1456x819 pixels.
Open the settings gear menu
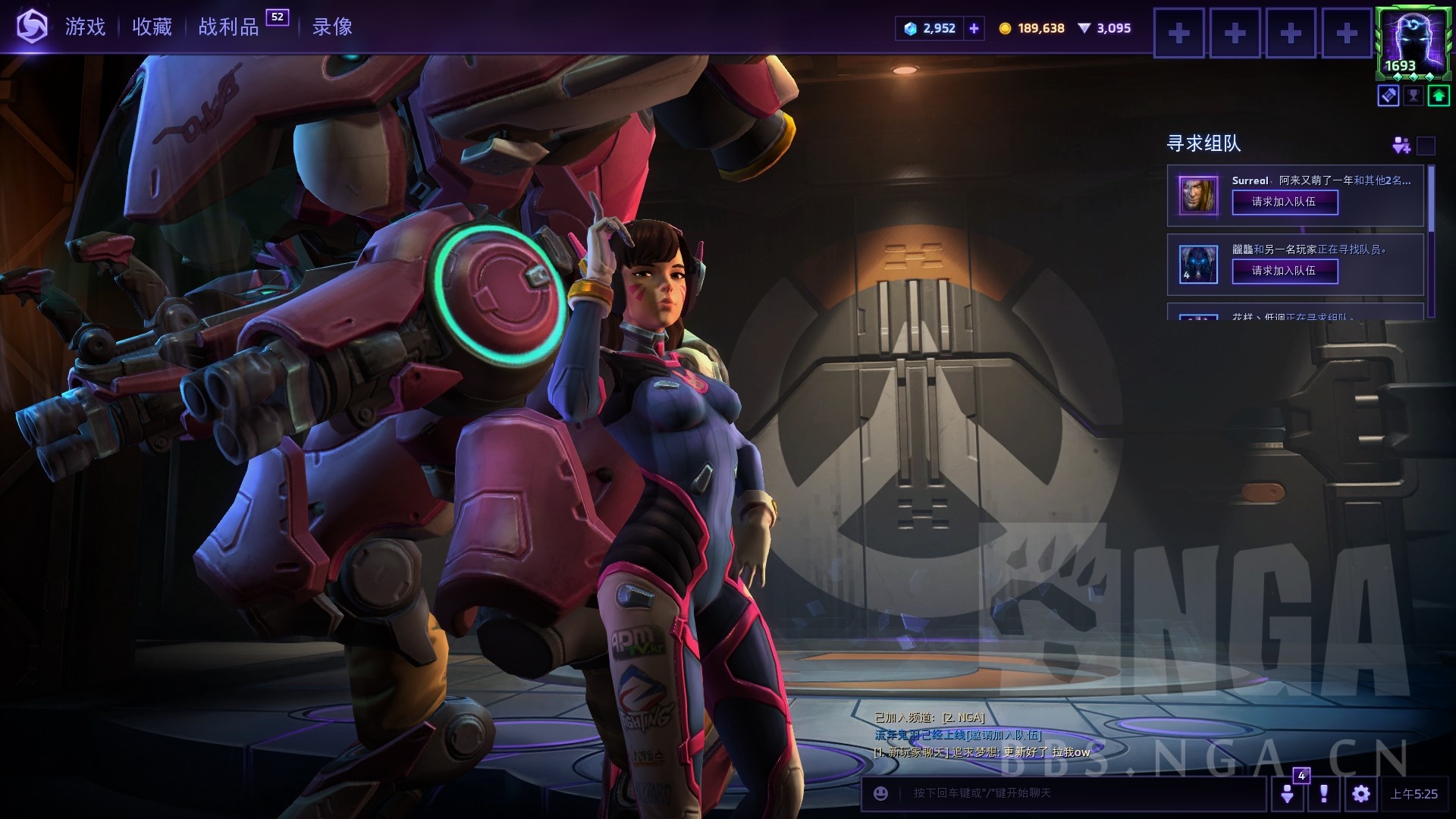click(1361, 793)
